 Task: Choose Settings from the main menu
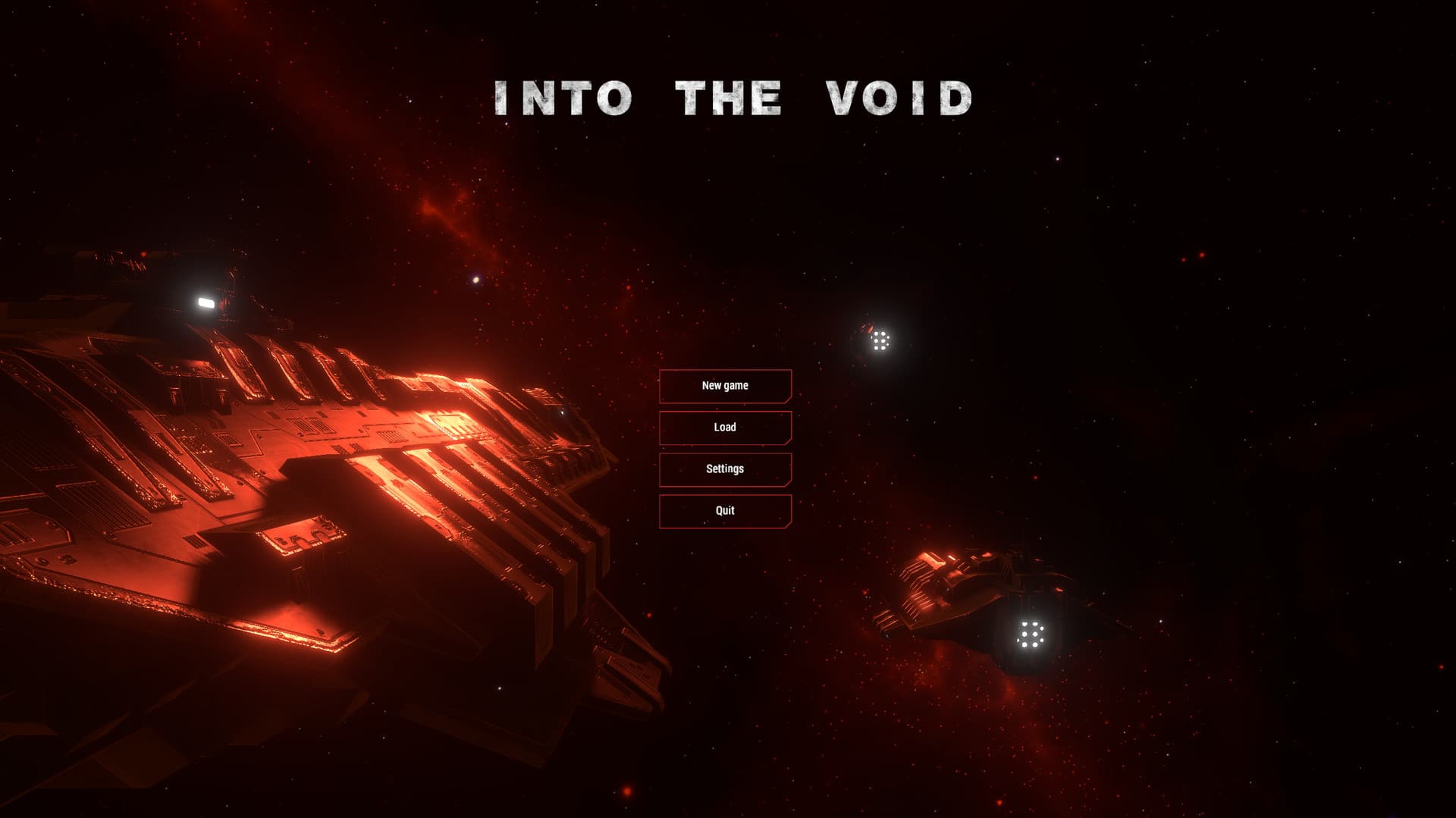coord(726,469)
